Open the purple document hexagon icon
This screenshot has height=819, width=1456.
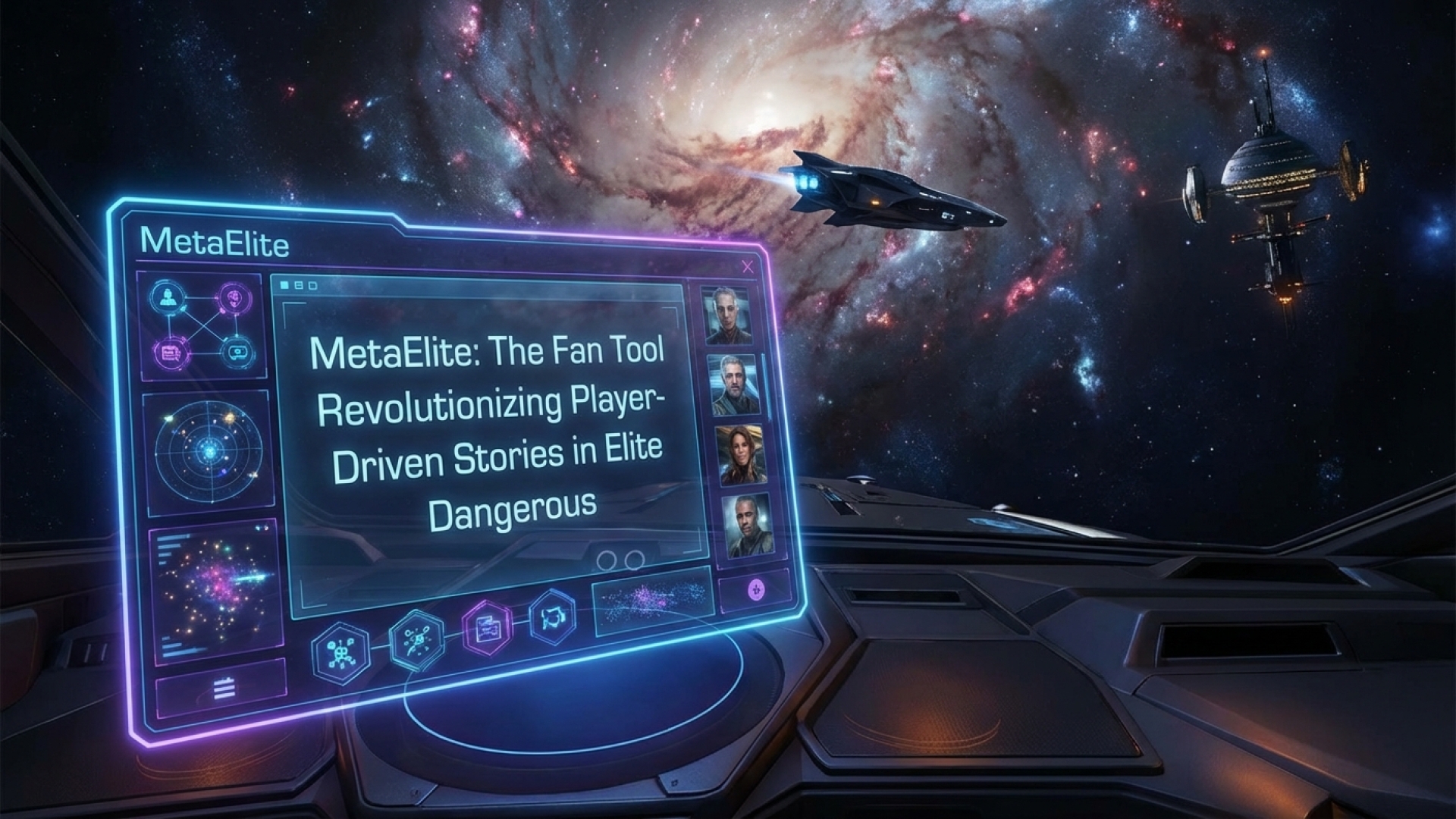[x=485, y=629]
